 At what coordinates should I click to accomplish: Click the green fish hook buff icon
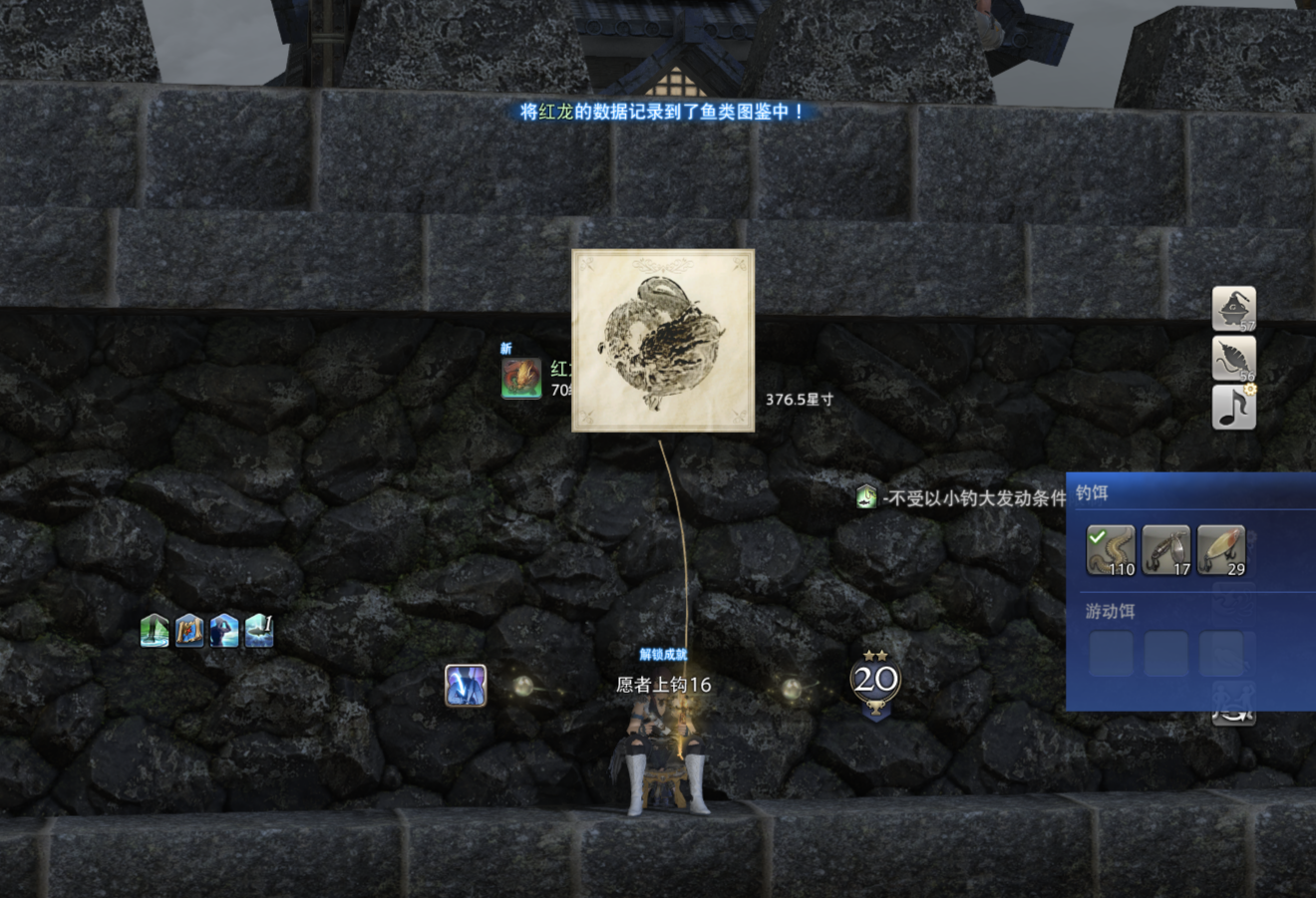(x=865, y=496)
